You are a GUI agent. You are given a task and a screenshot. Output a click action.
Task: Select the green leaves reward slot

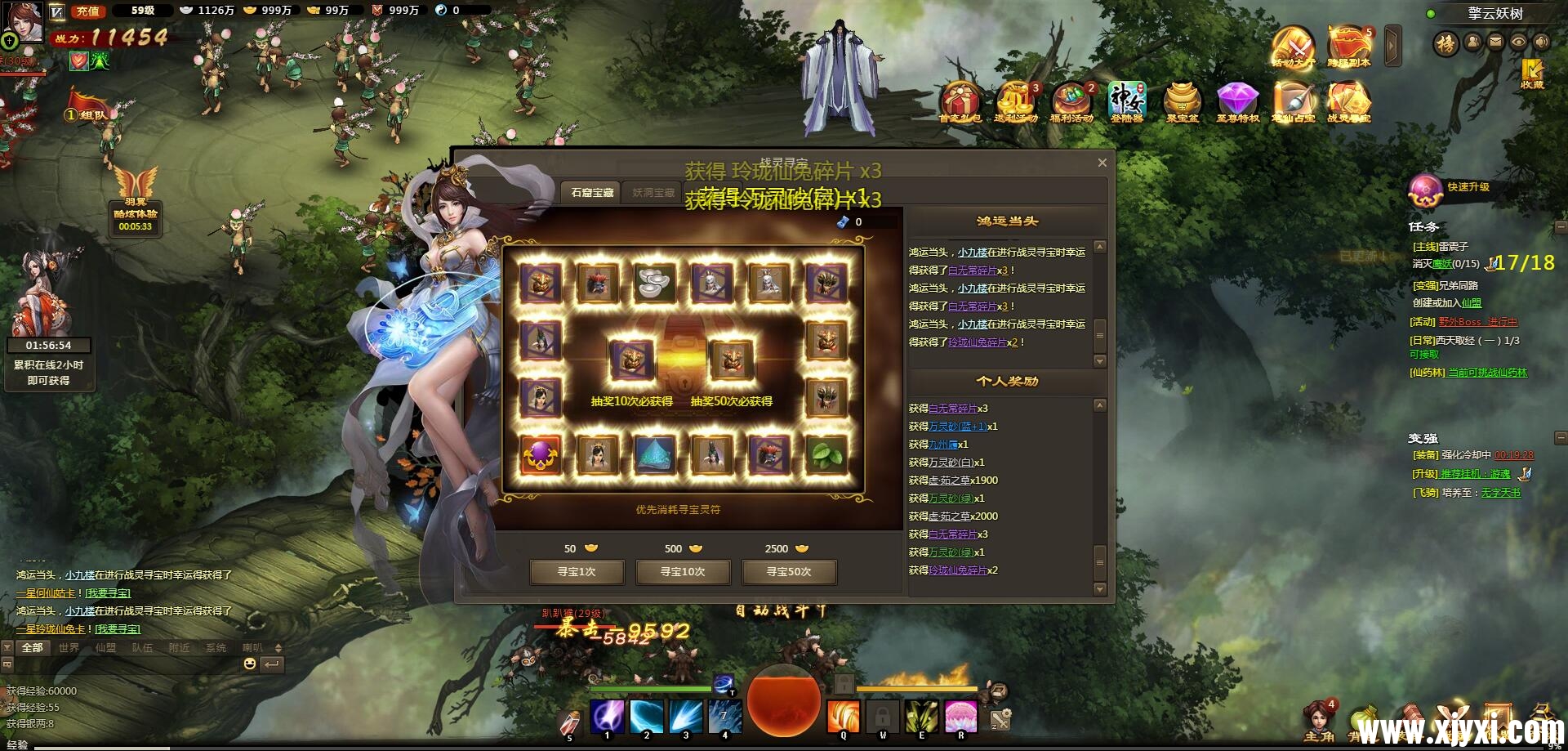tap(826, 454)
